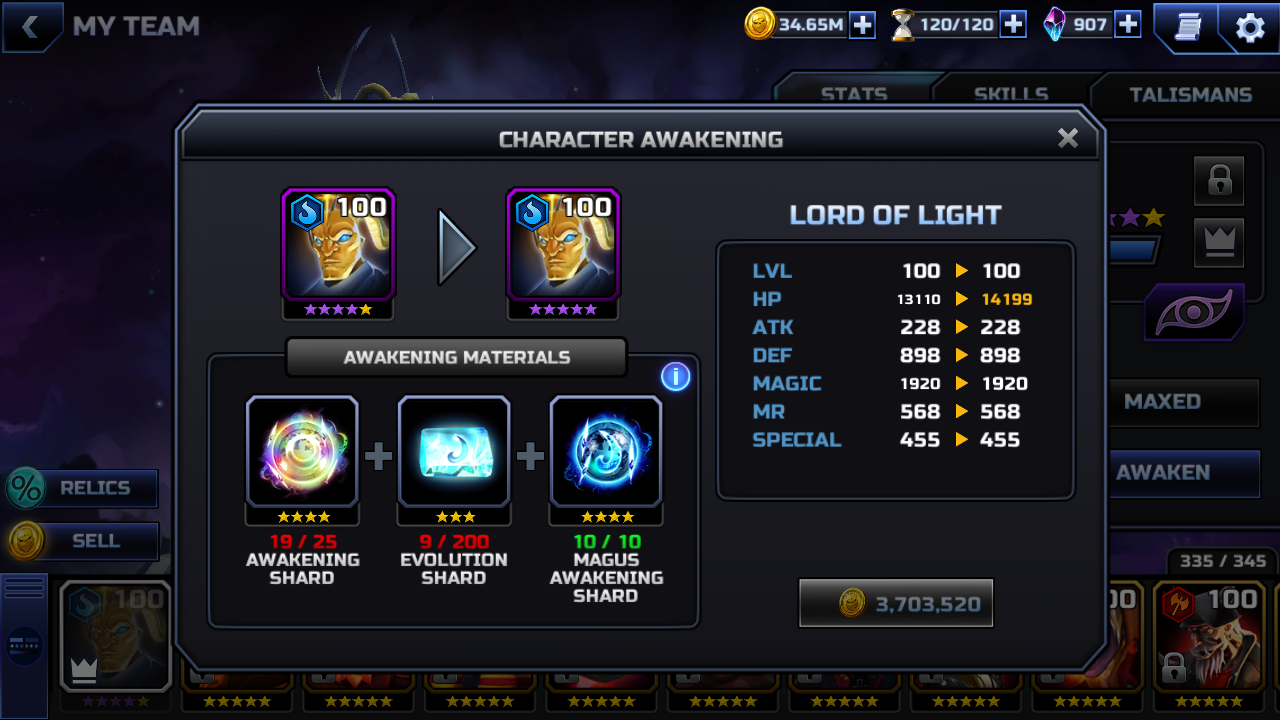Show awakening materials info

(675, 376)
